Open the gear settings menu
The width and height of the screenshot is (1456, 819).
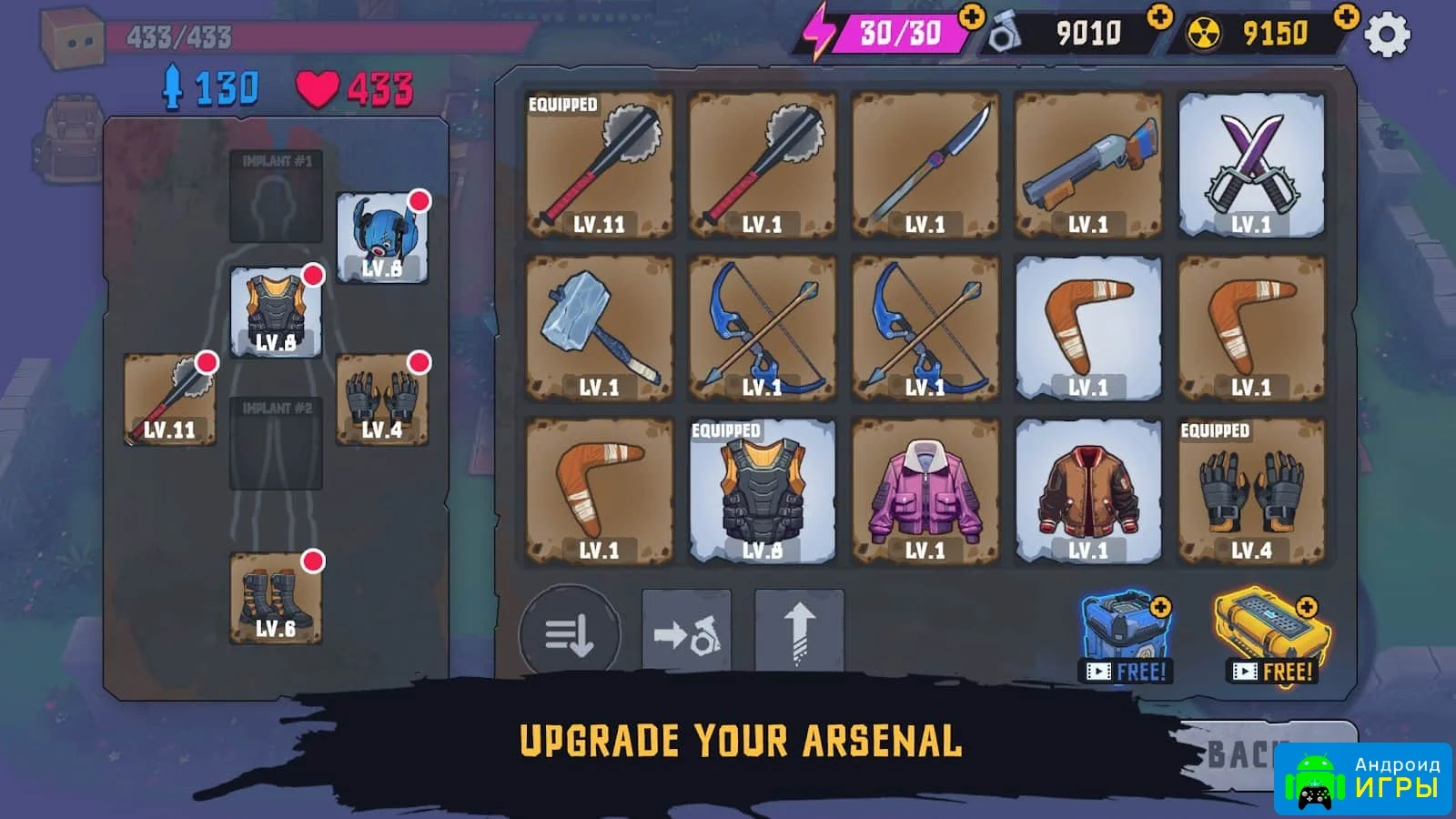click(1387, 35)
